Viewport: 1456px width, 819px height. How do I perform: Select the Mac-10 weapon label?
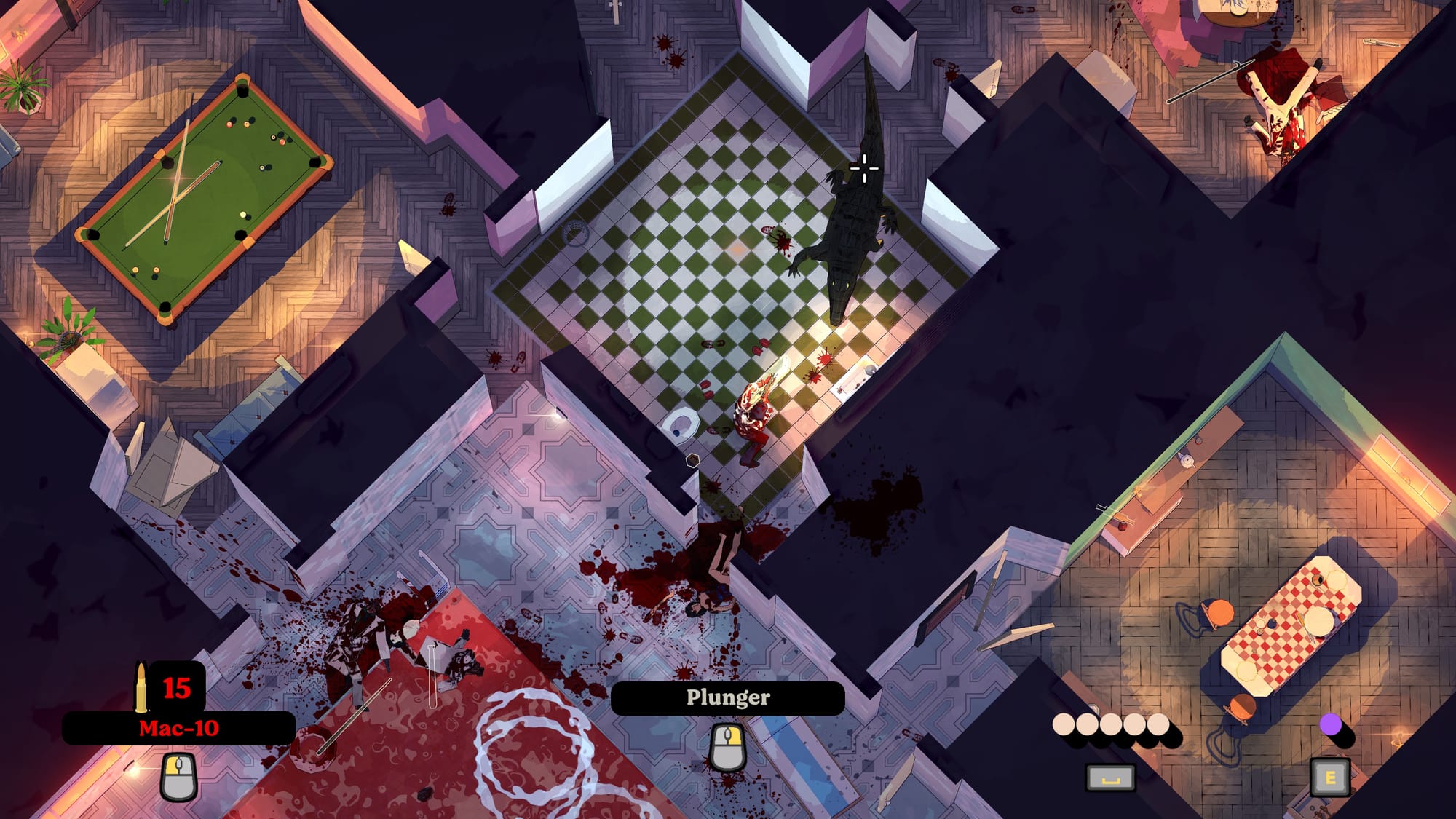click(179, 728)
